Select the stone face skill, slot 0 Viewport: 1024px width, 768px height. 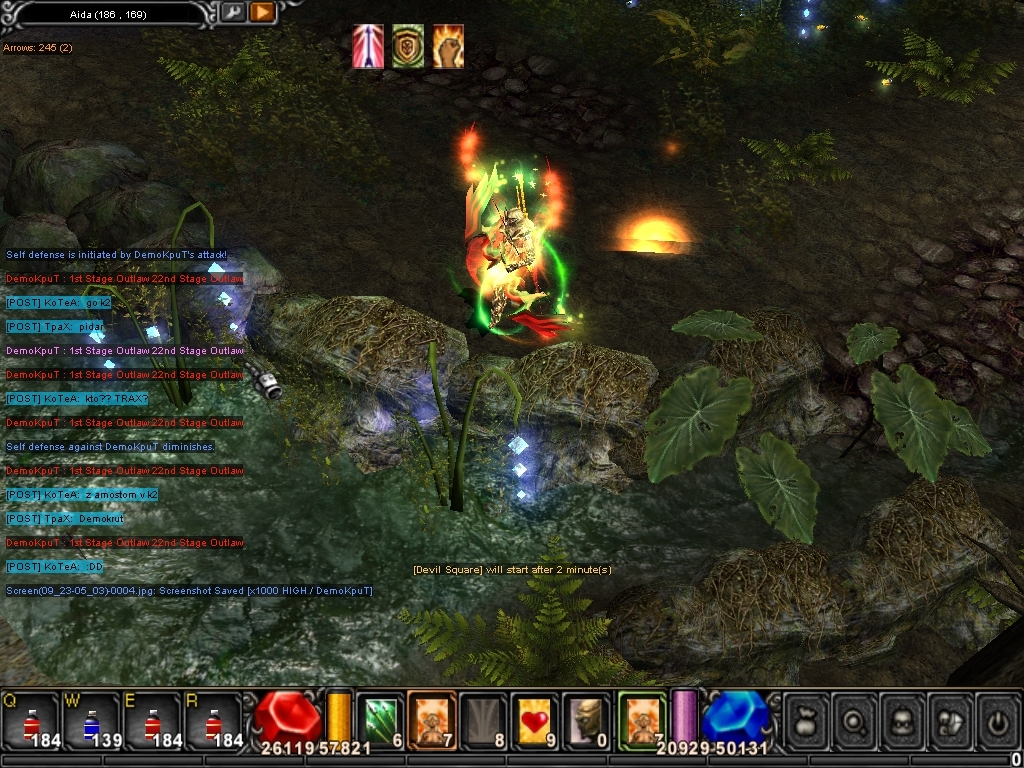coord(587,720)
